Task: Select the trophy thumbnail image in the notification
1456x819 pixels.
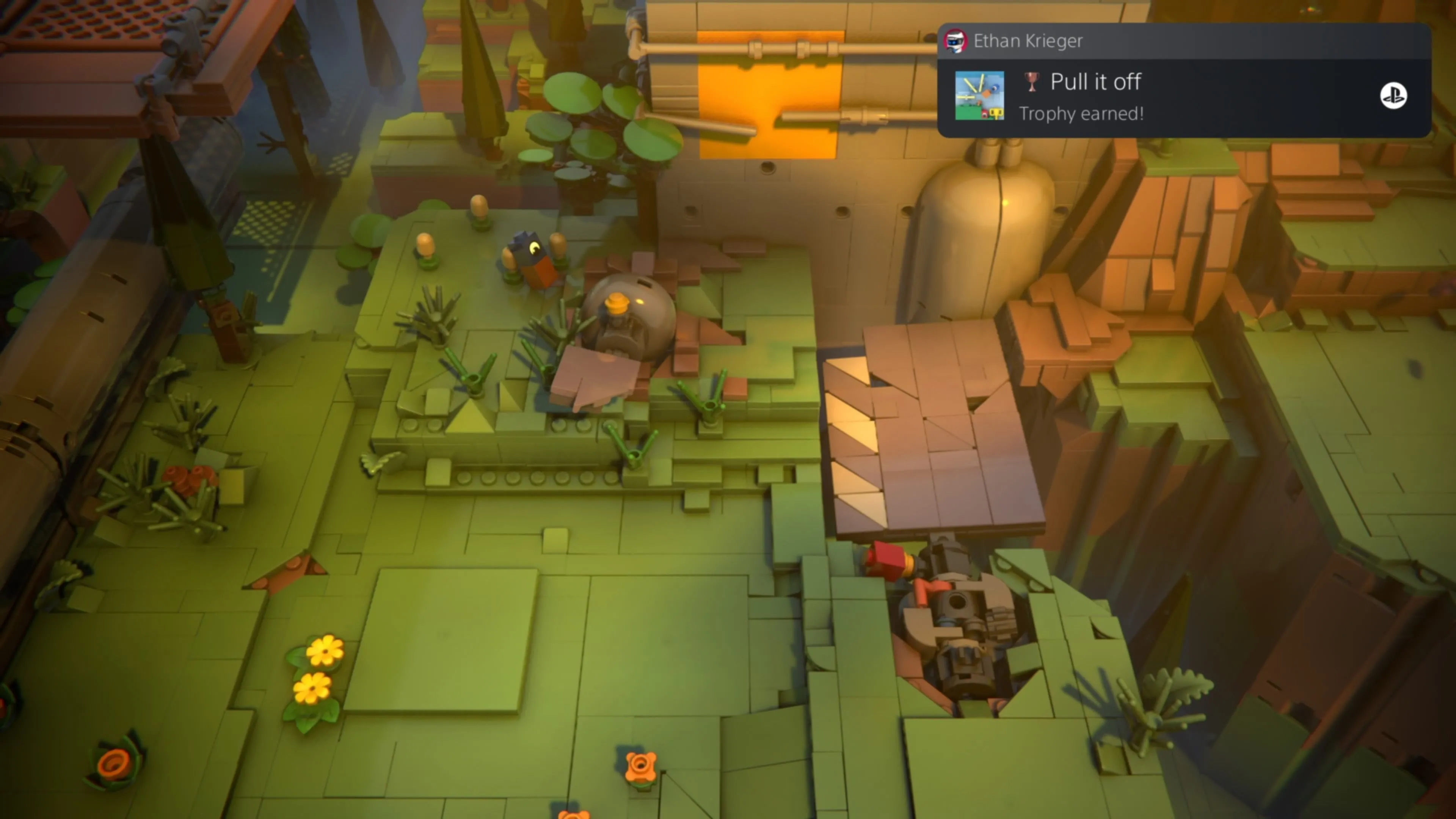Action: [x=979, y=96]
